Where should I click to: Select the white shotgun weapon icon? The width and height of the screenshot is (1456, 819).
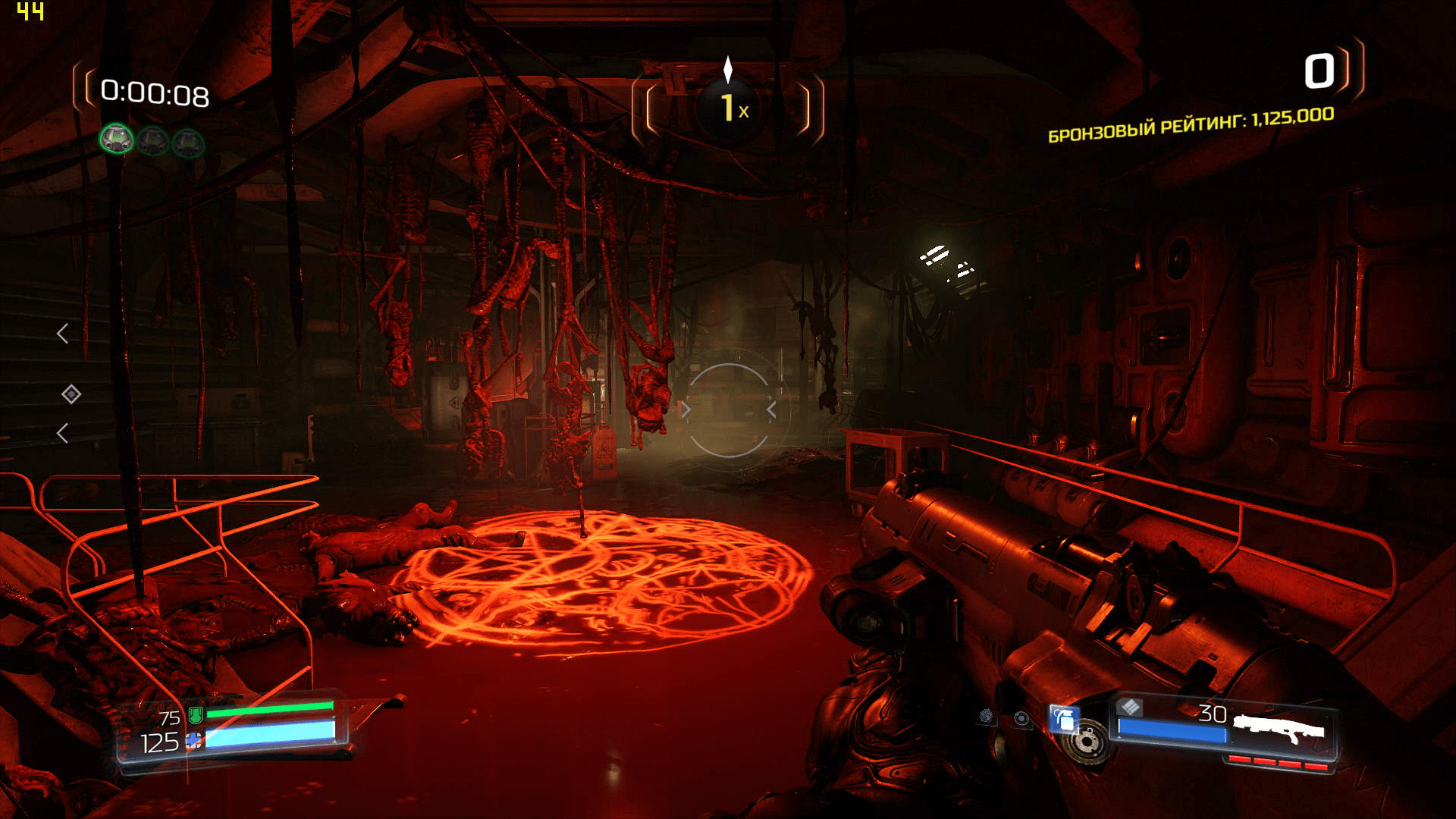[x=1279, y=728]
